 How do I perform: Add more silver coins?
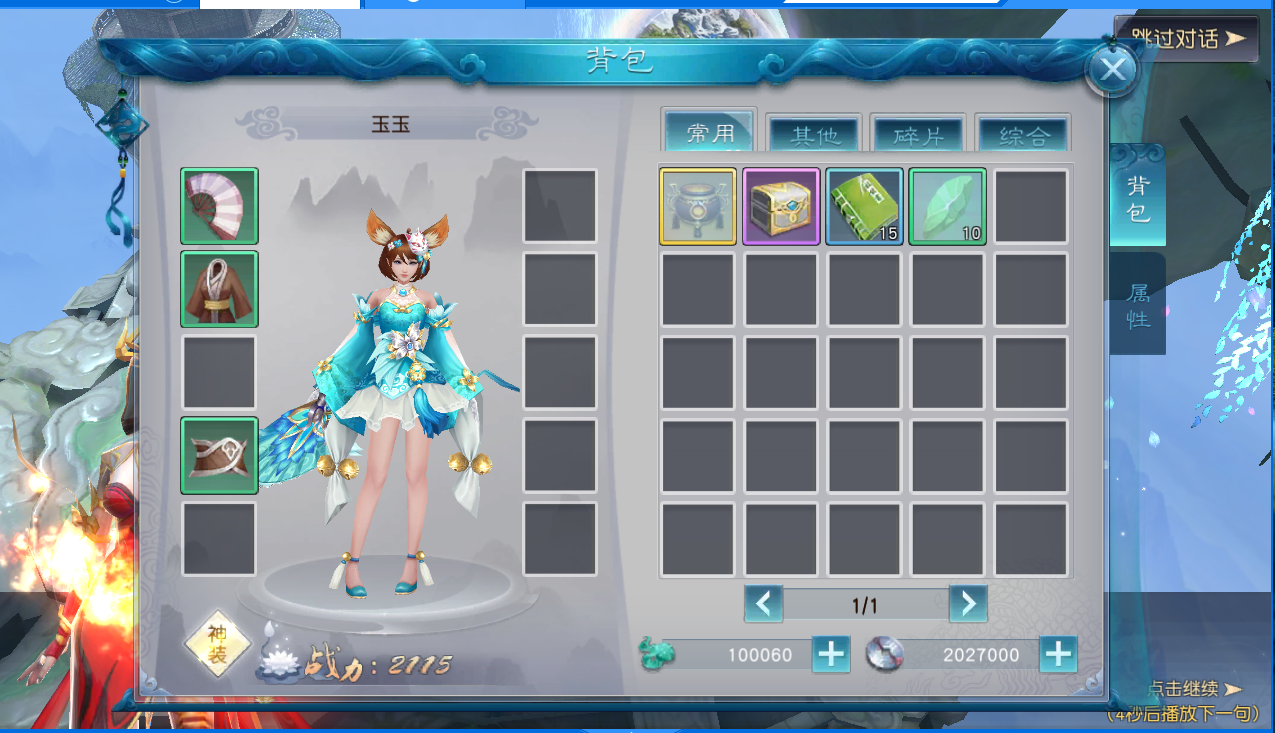click(1058, 654)
